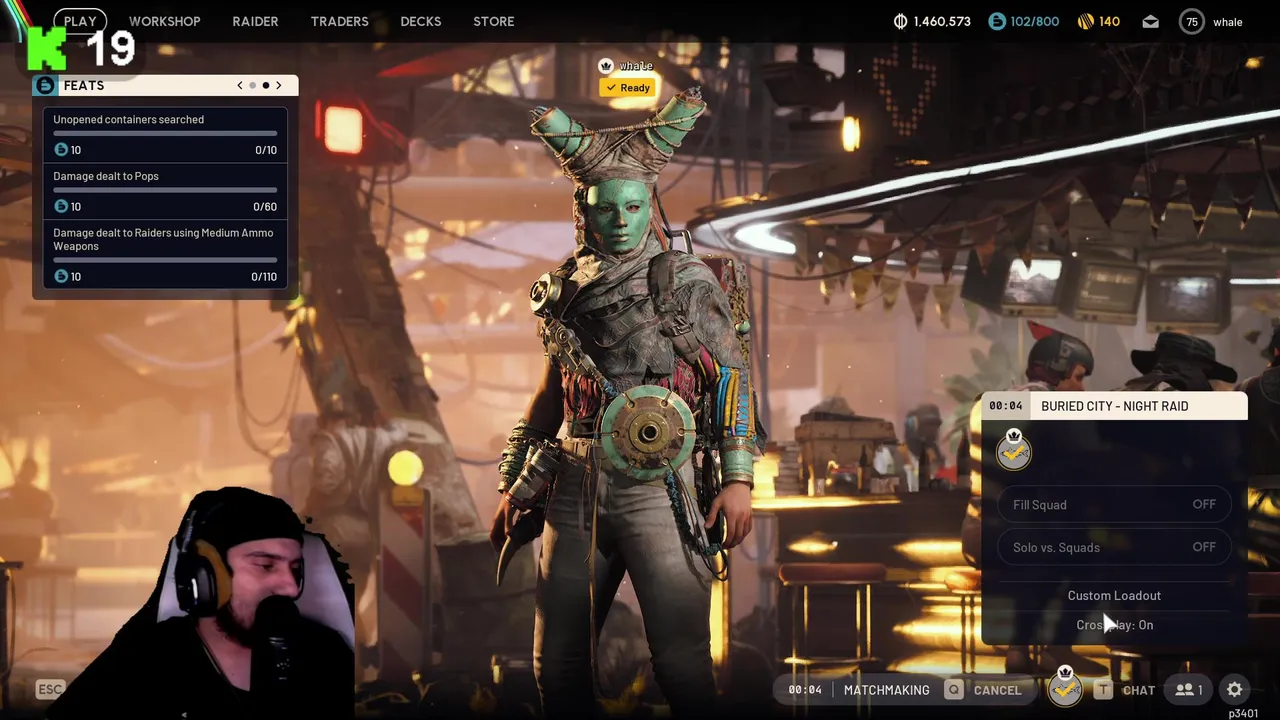The height and width of the screenshot is (720, 1280).
Task: Open the Raider tab
Action: pos(255,21)
